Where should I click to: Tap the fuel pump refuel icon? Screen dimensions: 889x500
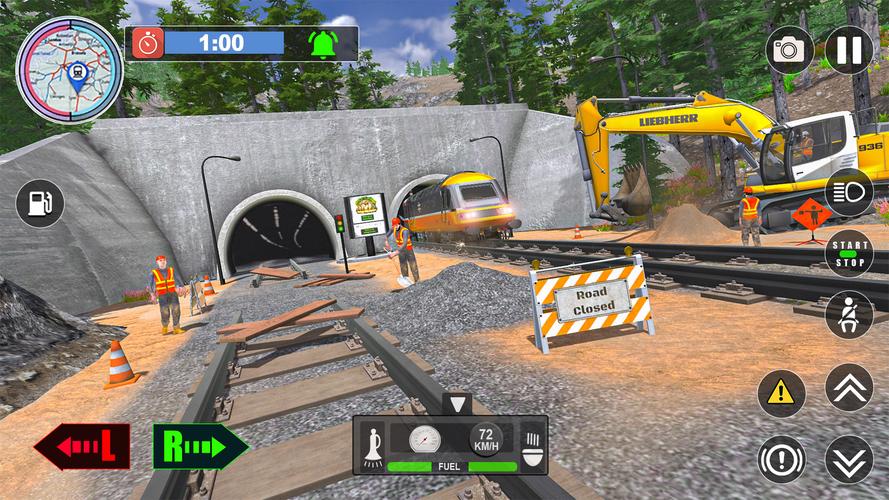pos(40,204)
